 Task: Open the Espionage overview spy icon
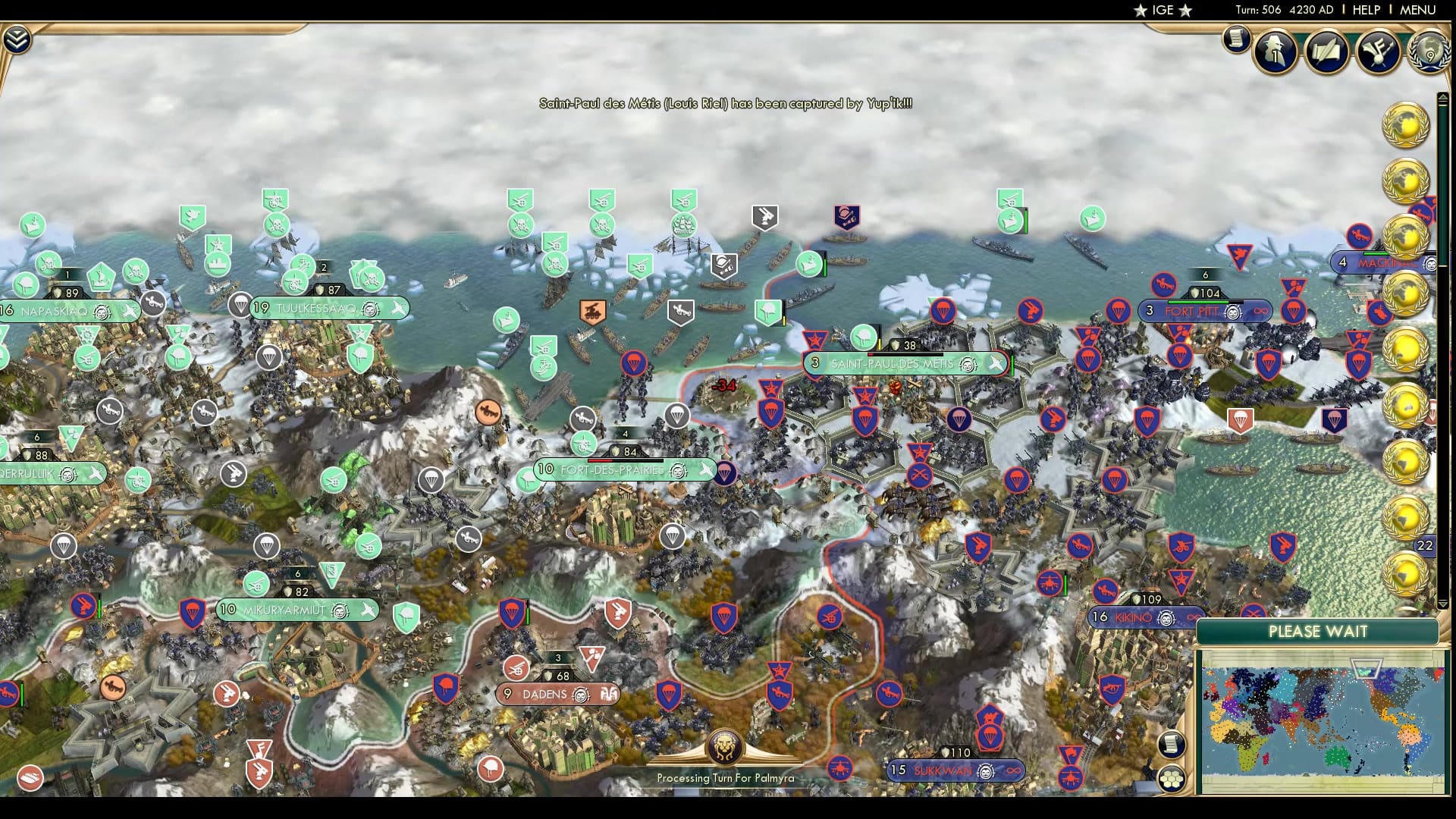(1275, 52)
